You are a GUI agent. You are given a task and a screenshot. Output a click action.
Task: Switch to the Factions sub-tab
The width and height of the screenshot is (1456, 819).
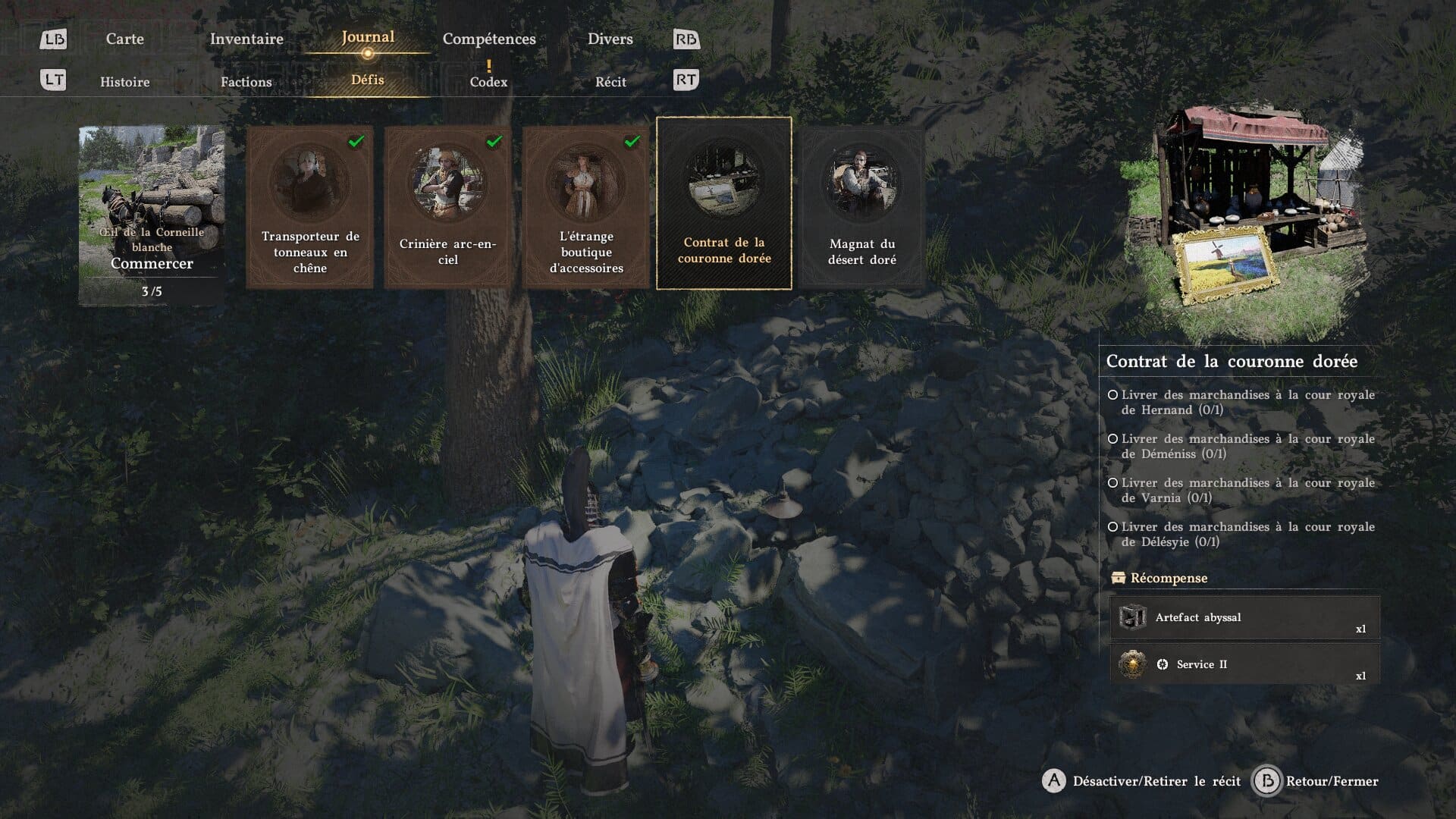[246, 82]
